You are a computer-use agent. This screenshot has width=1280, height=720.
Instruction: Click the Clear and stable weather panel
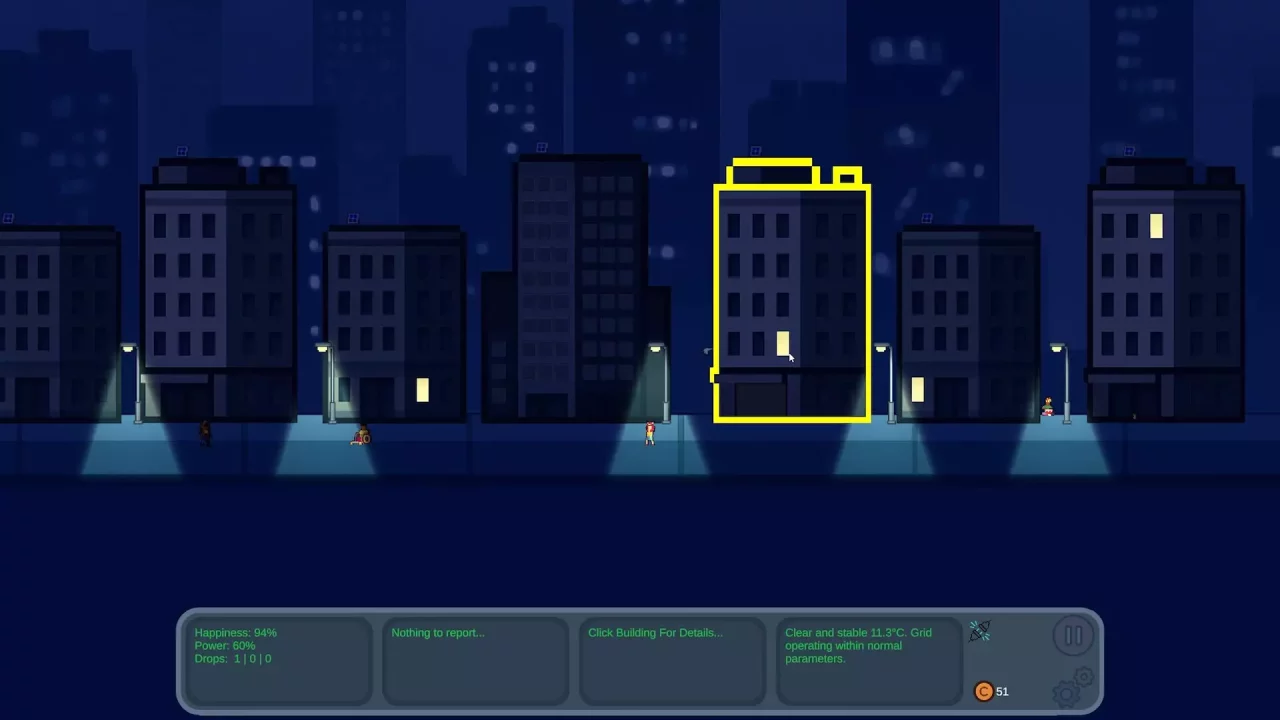(x=869, y=660)
